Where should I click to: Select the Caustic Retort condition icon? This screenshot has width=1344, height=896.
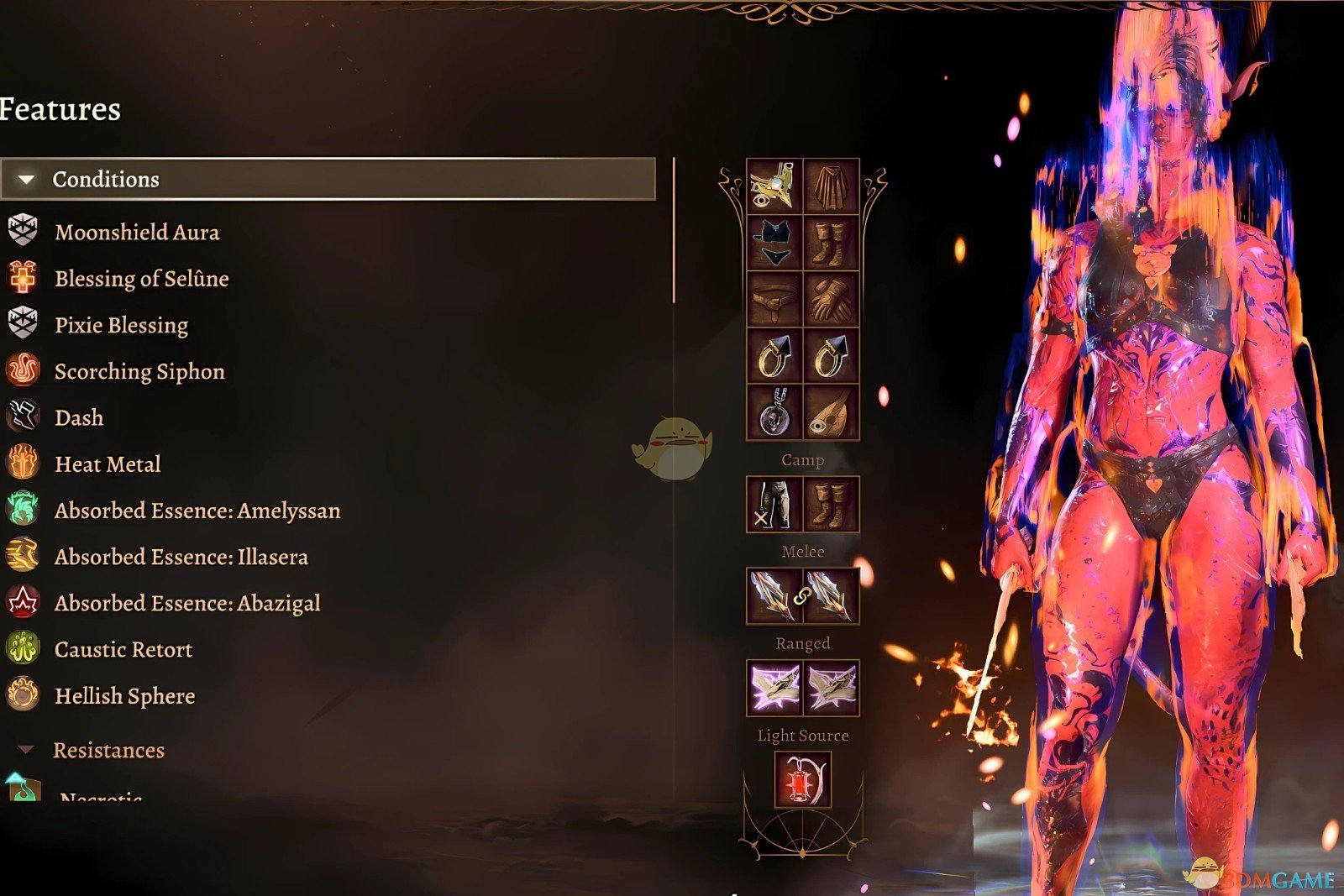[x=23, y=648]
